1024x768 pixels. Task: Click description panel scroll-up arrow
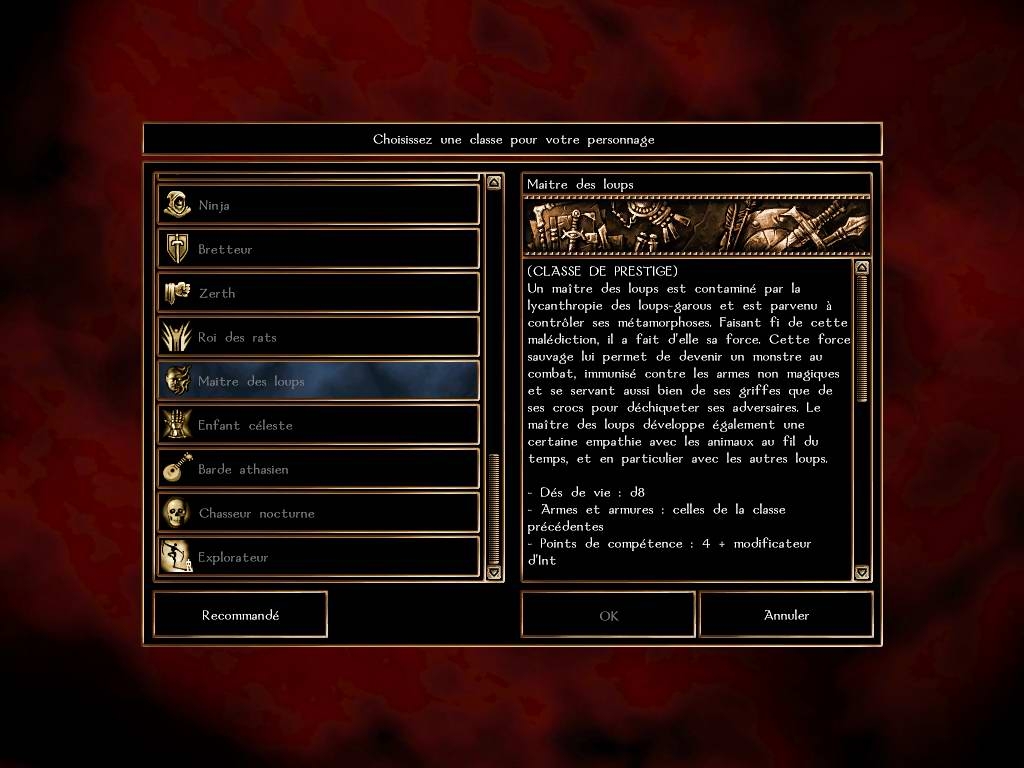862,267
